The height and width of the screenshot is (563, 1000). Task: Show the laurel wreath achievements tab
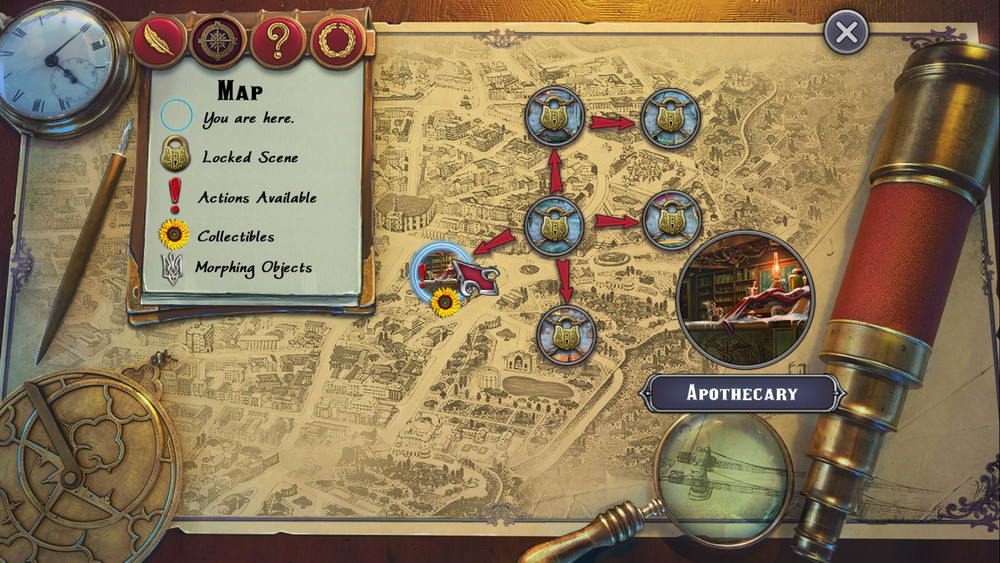pyautogui.click(x=338, y=42)
